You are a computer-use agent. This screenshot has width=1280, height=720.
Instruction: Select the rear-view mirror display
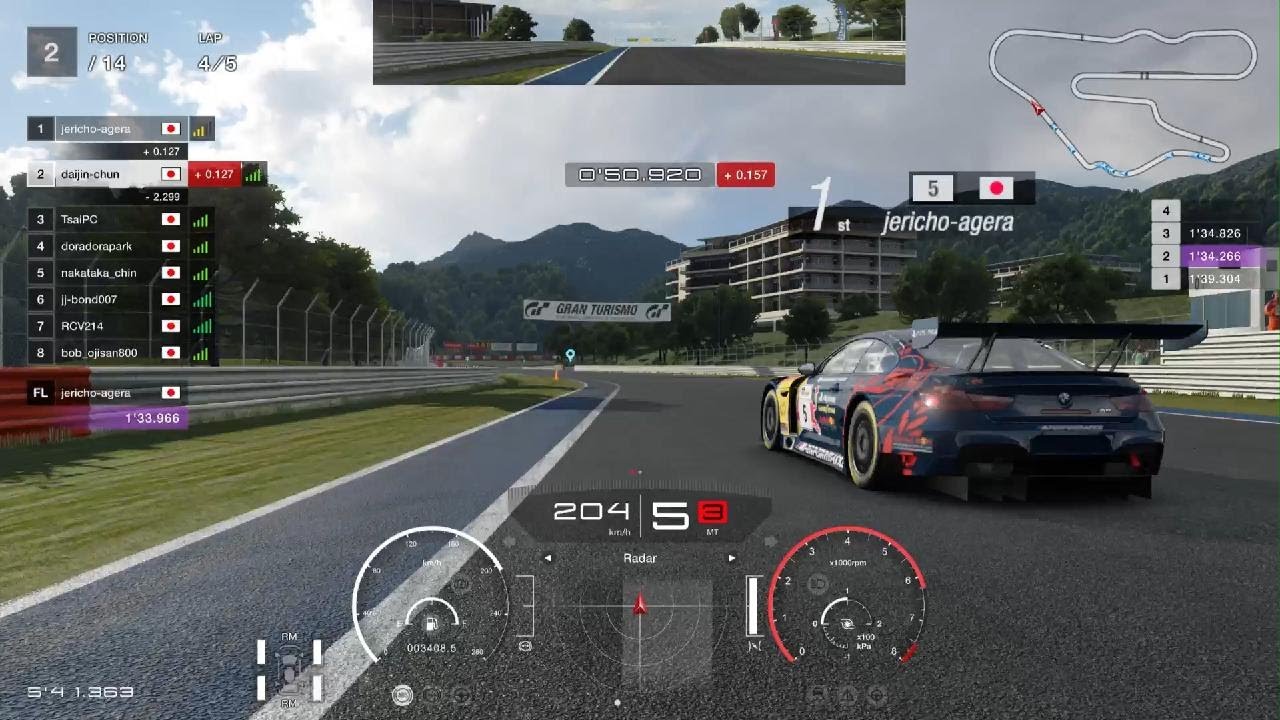click(x=638, y=43)
